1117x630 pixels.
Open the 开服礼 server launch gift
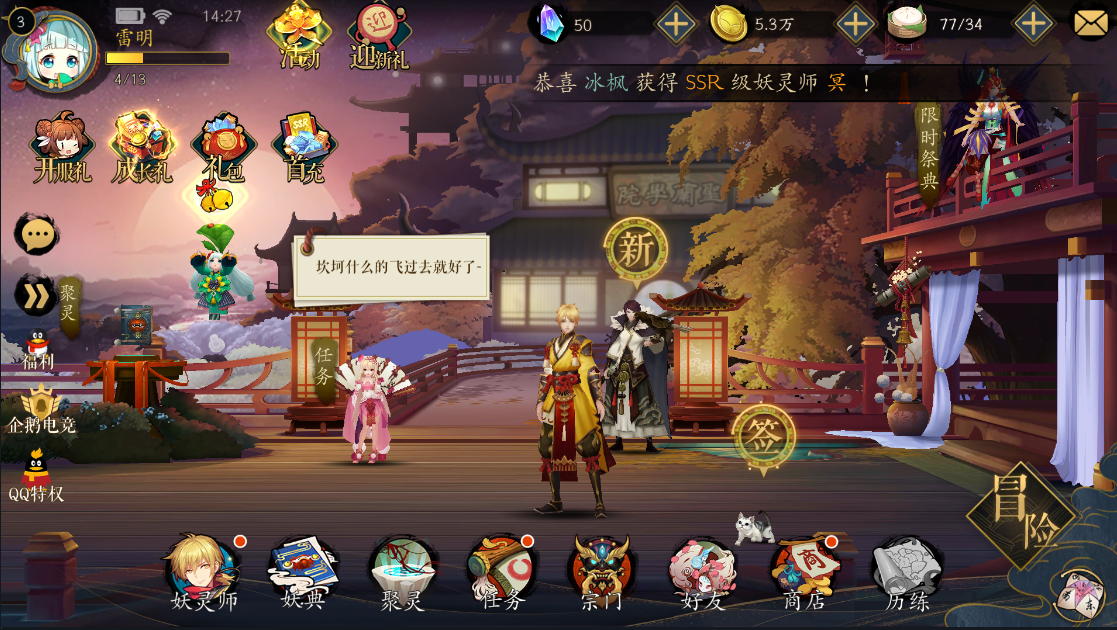pyautogui.click(x=62, y=148)
